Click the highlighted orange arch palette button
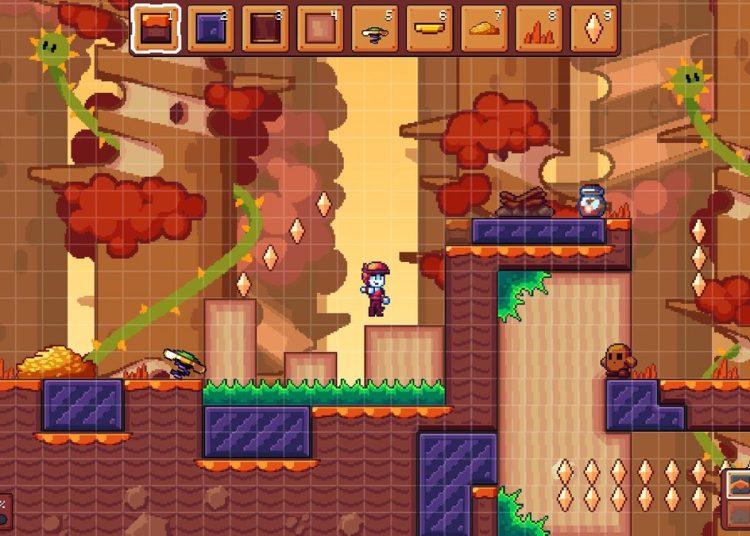Image resolution: width=750 pixels, height=536 pixels. tap(738, 484)
